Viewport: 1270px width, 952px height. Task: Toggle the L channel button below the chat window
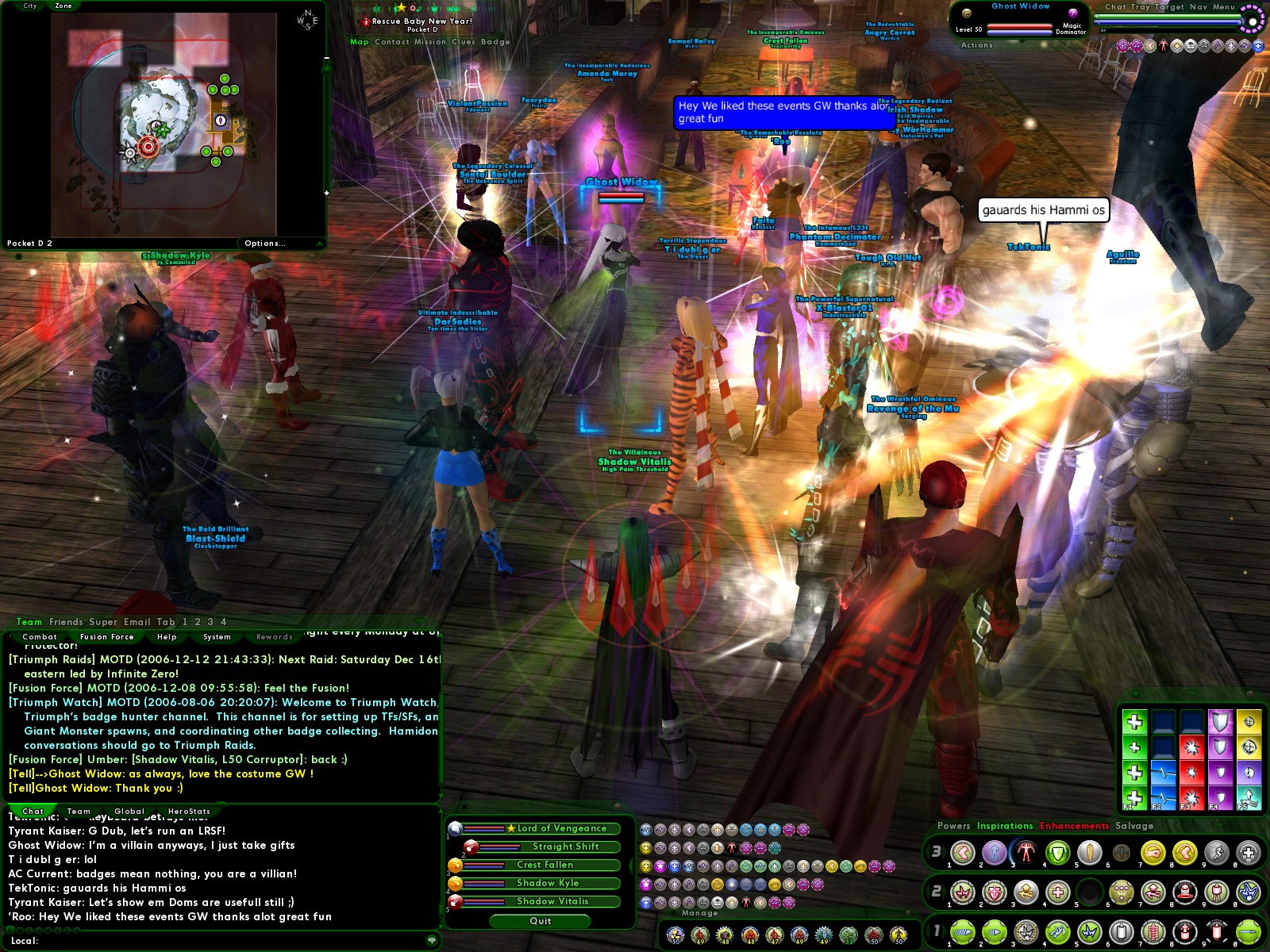click(x=10, y=931)
